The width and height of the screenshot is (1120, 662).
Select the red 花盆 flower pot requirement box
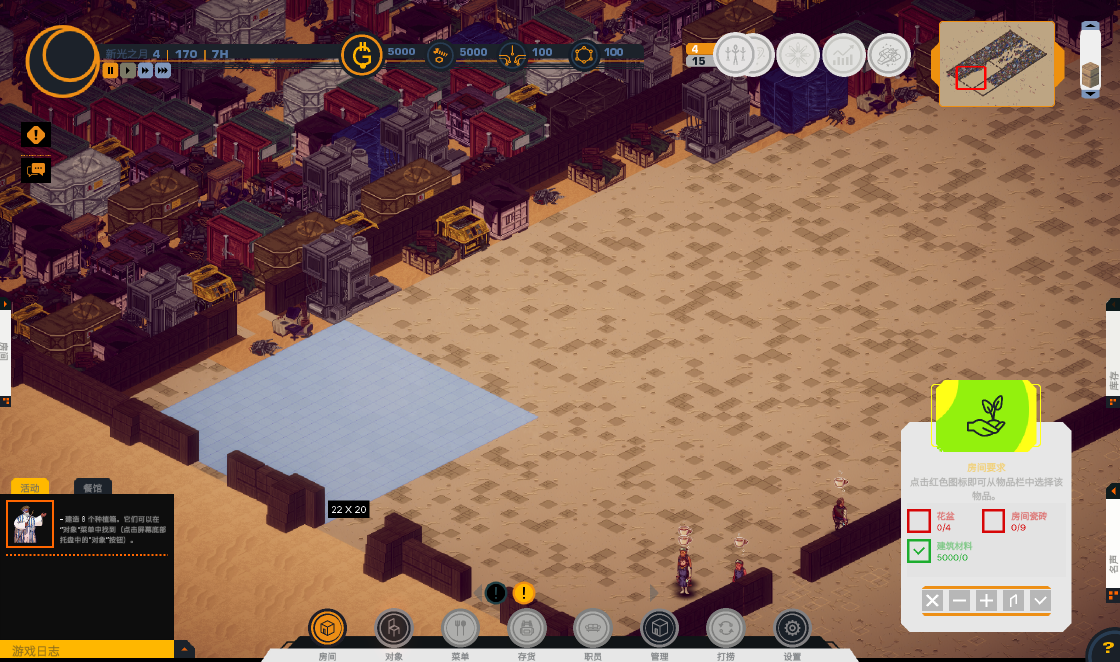click(x=919, y=521)
